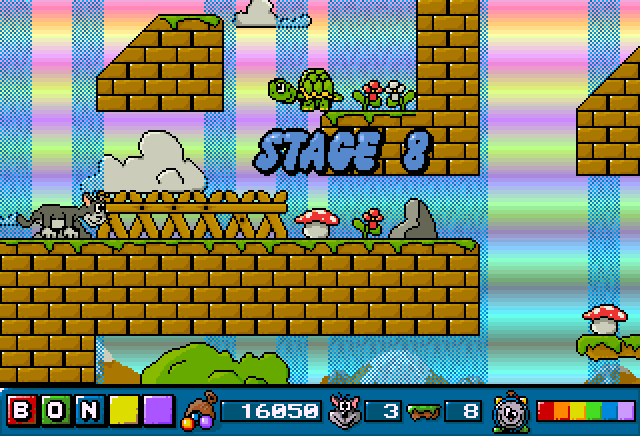The height and width of the screenshot is (436, 640).
Task: Select the cat face lives icon
Action: coord(345,410)
